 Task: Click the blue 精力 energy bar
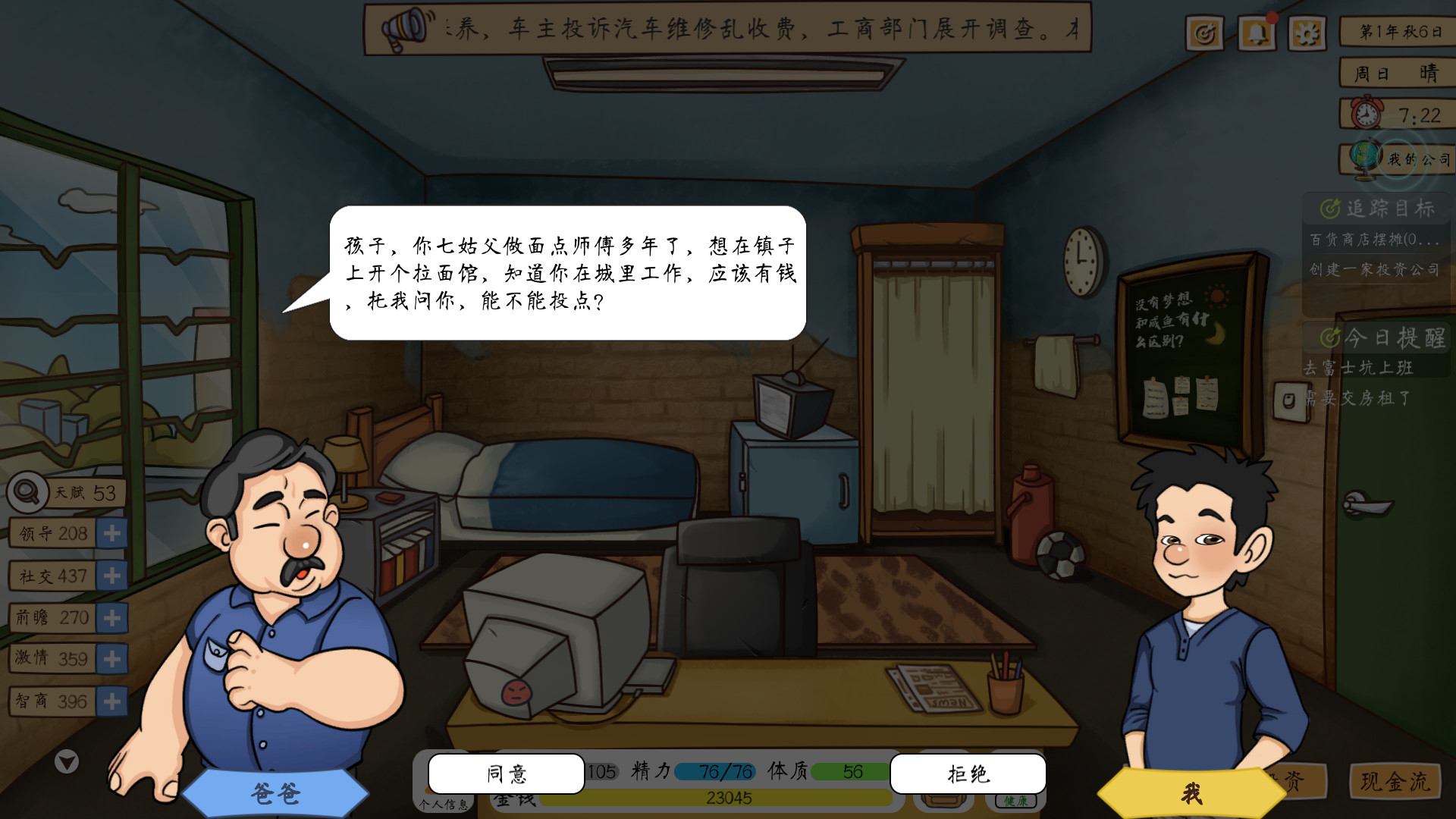coord(715,771)
